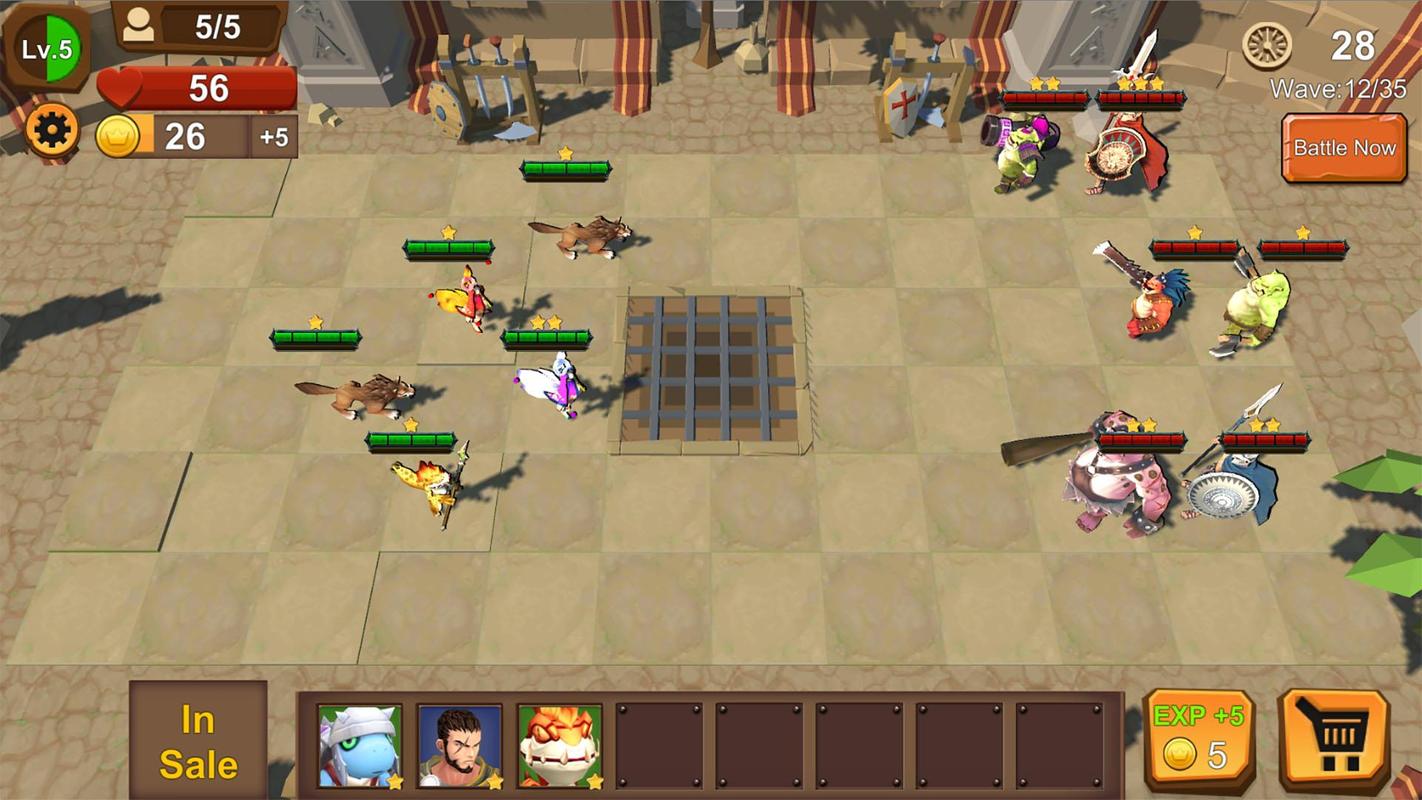Start the fight with Battle Now

click(x=1344, y=148)
